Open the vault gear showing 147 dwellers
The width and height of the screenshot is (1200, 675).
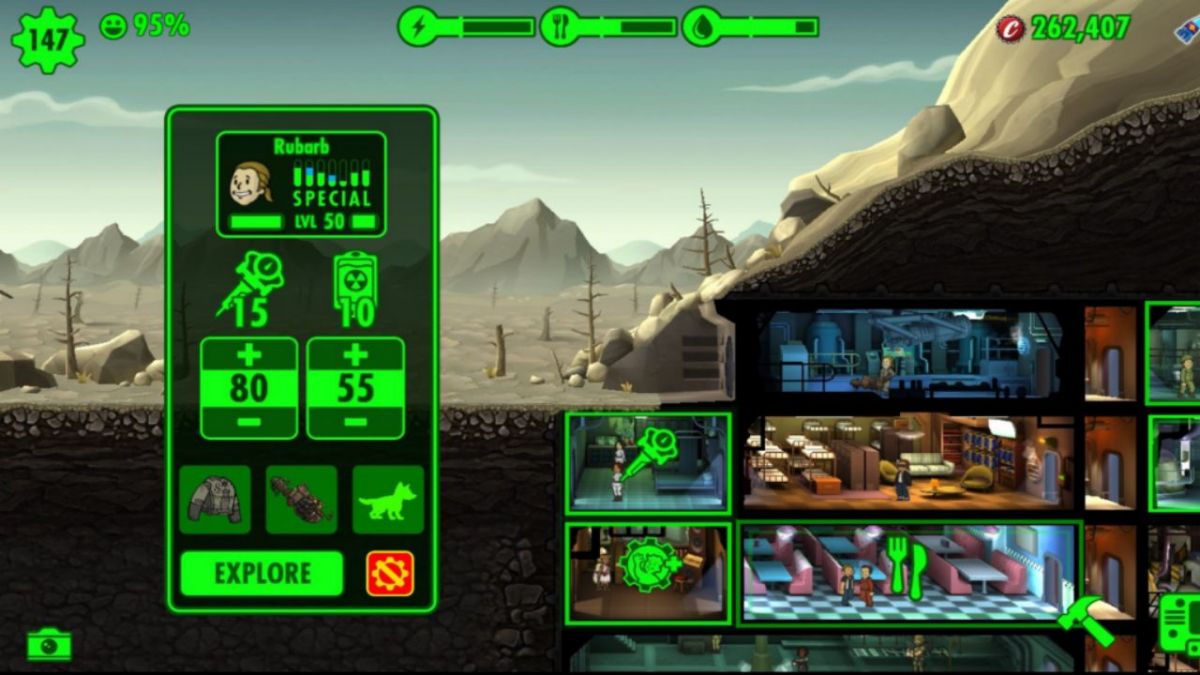(x=47, y=39)
